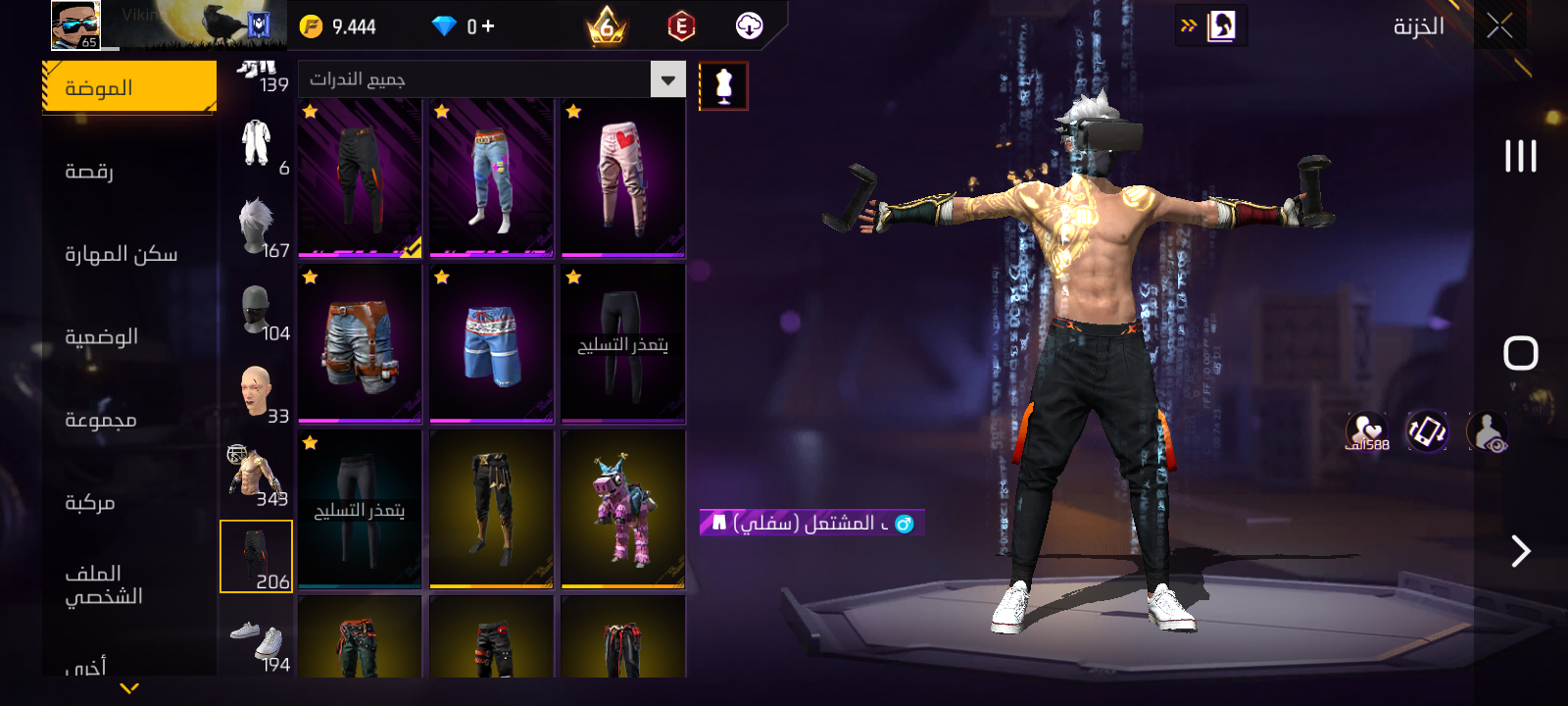1568x706 pixels.
Task: Open the Skill Skin tab (سكن المهارة)
Action: 121,254
